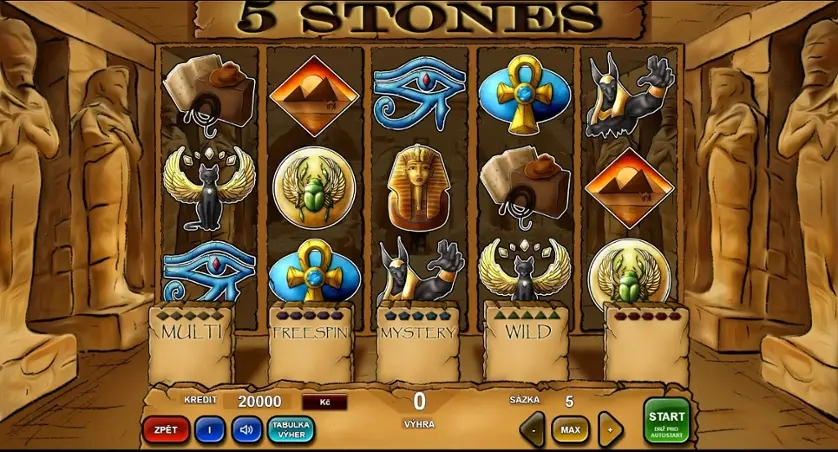The image size is (838, 452).
Task: Decrease the bet with the minus button
Action: point(532,431)
